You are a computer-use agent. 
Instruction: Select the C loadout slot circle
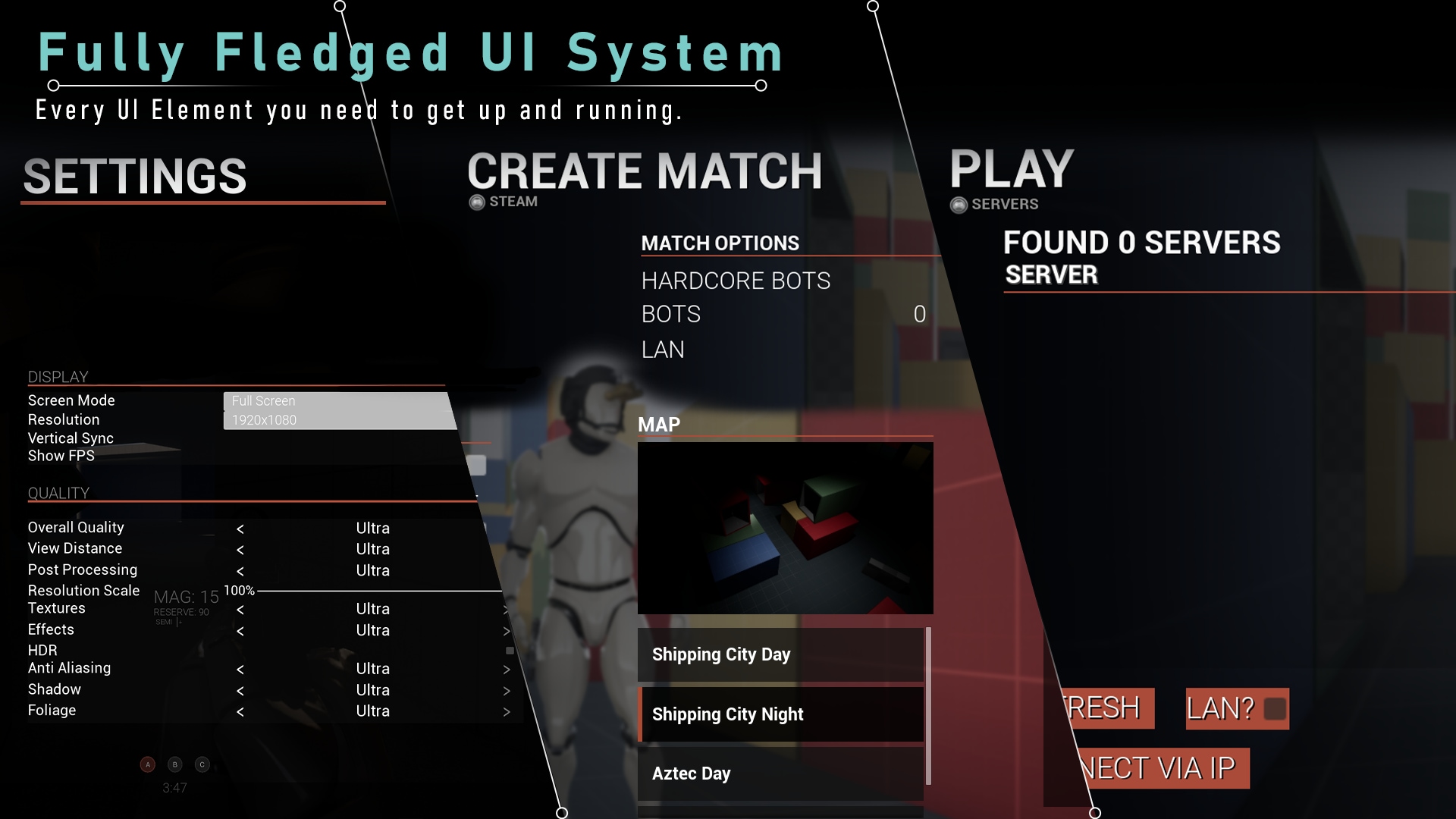point(202,764)
